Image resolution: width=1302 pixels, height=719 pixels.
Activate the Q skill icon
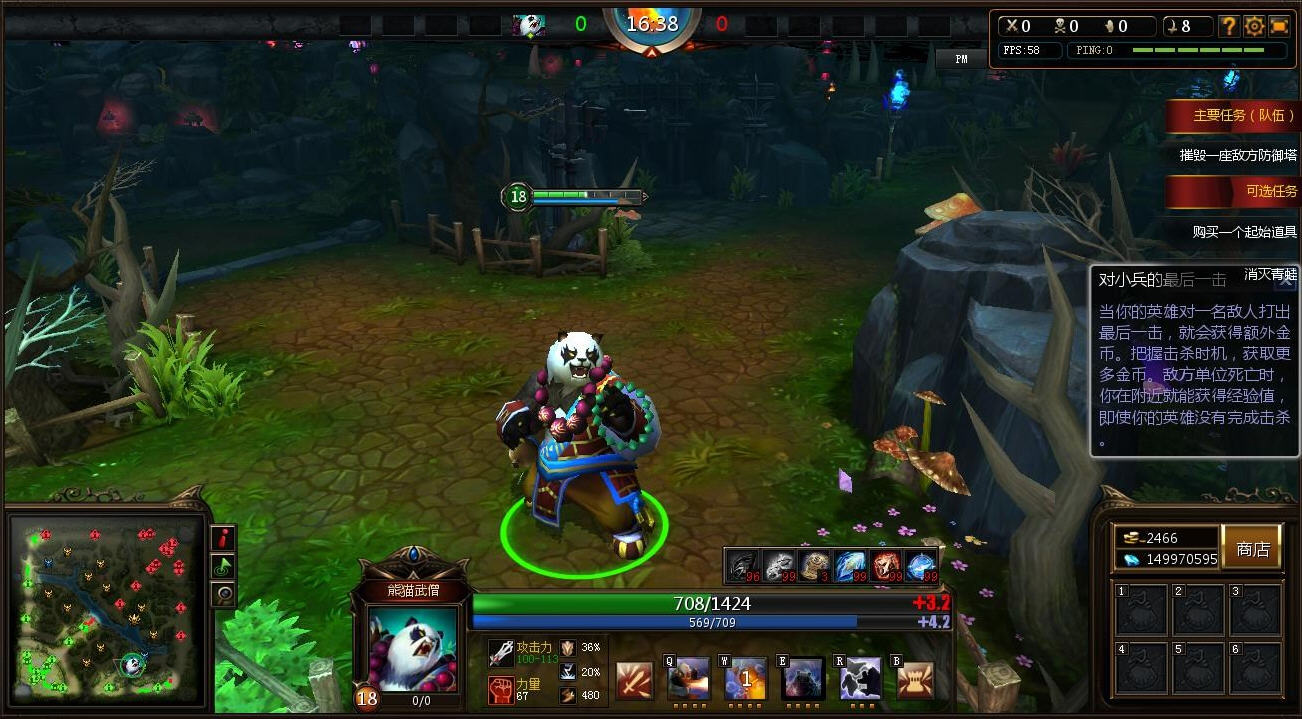click(690, 680)
